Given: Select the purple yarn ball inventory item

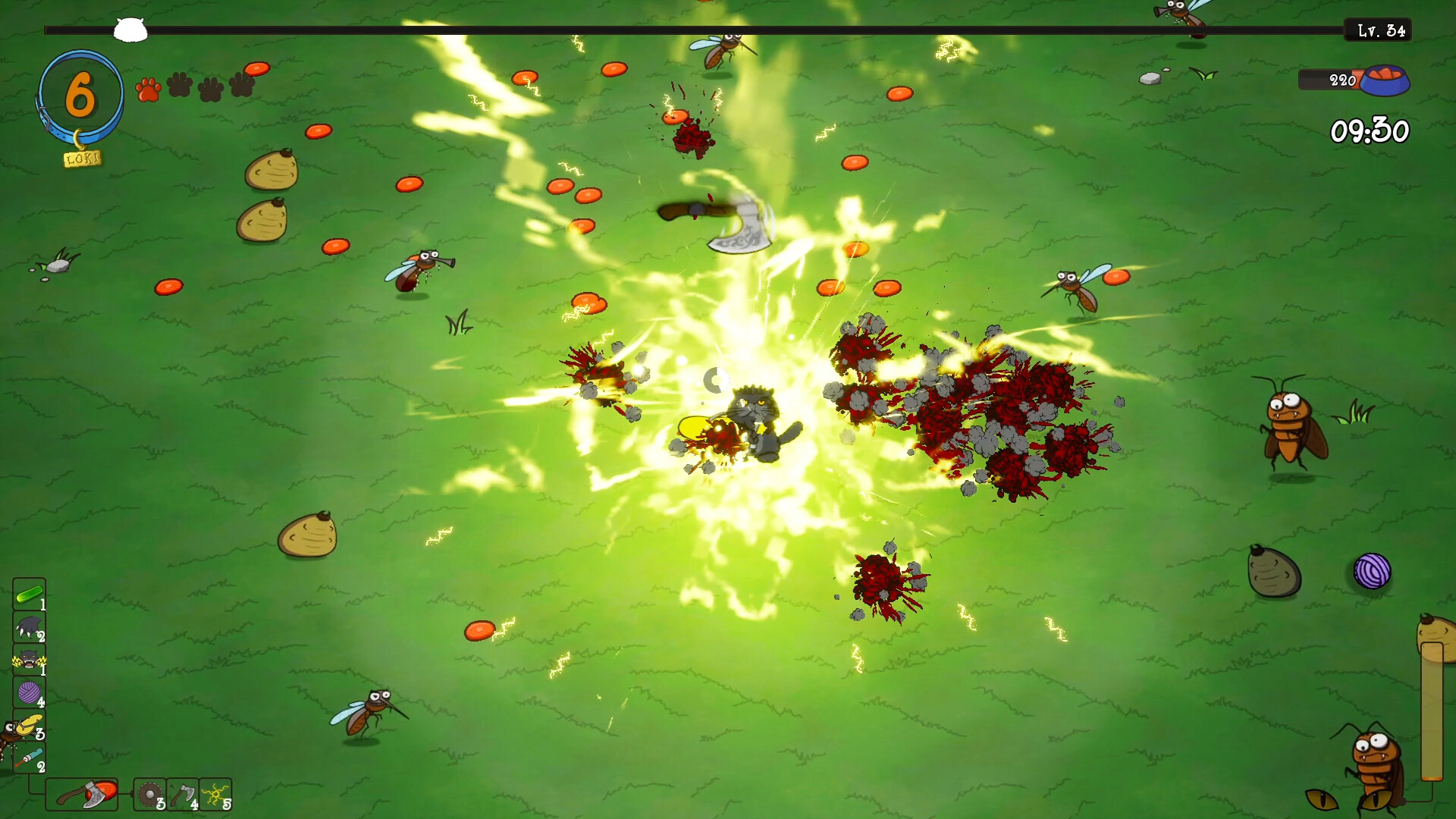Looking at the screenshot, I should click(28, 691).
